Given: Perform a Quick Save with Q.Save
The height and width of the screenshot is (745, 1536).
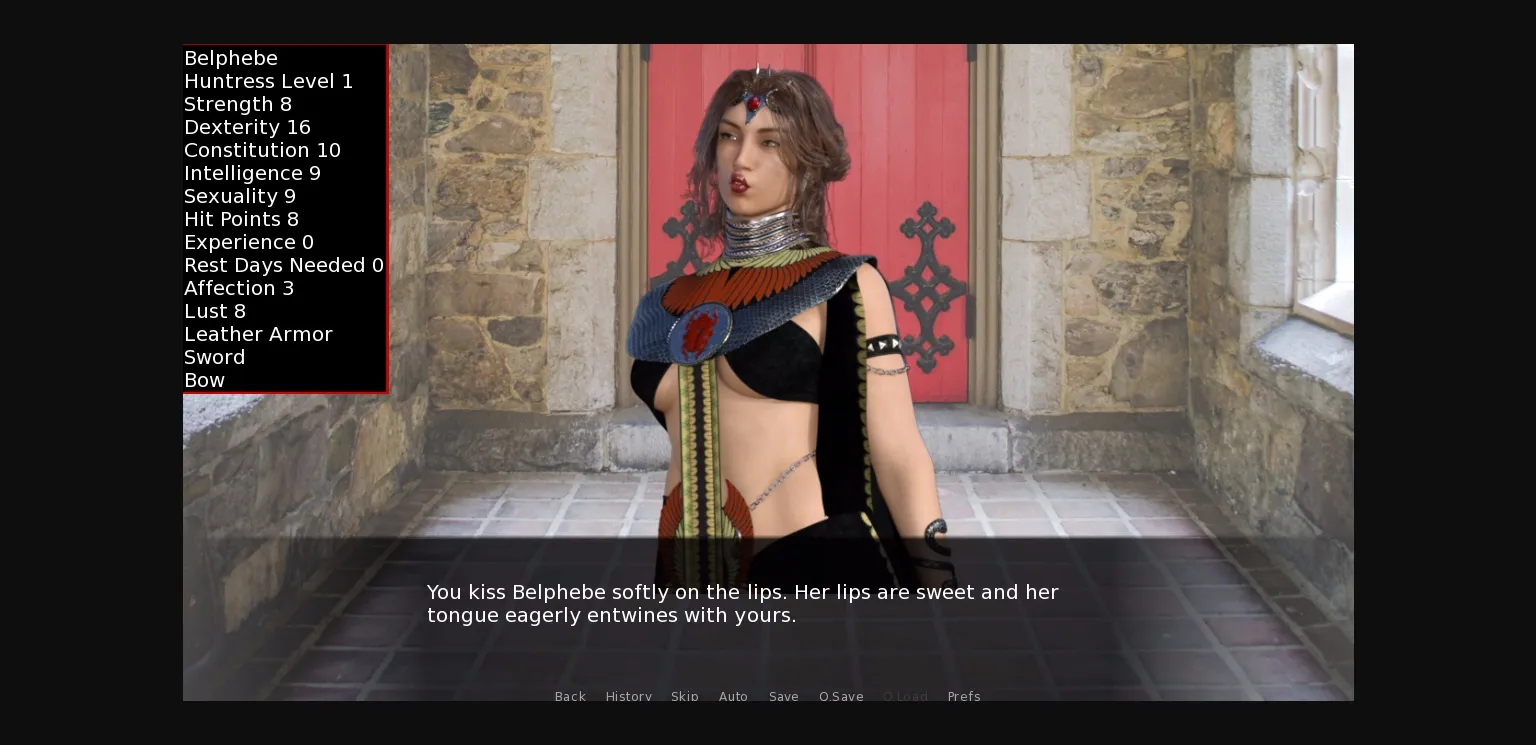Looking at the screenshot, I should 841,696.
